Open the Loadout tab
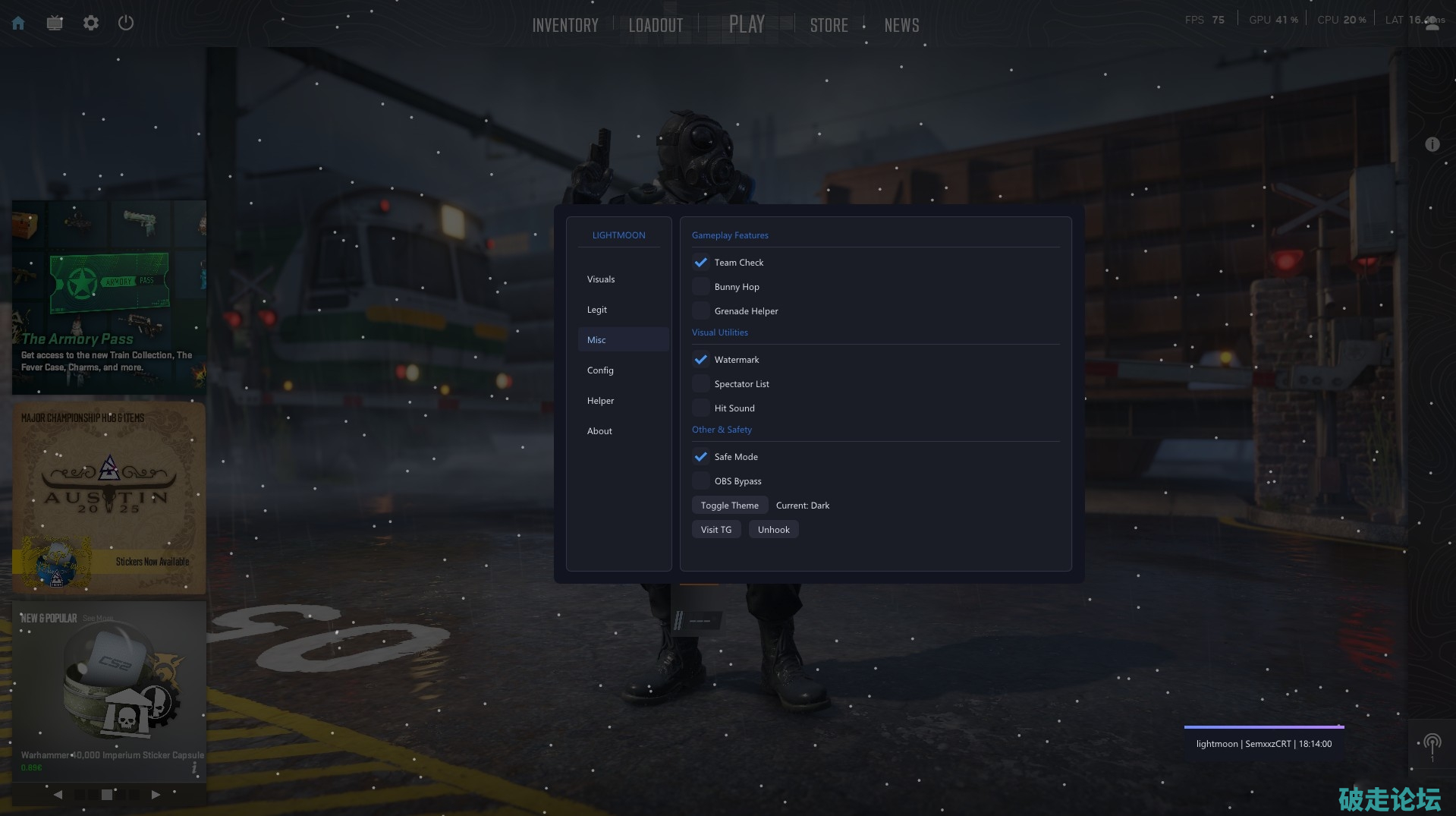The height and width of the screenshot is (816, 1456). click(656, 25)
